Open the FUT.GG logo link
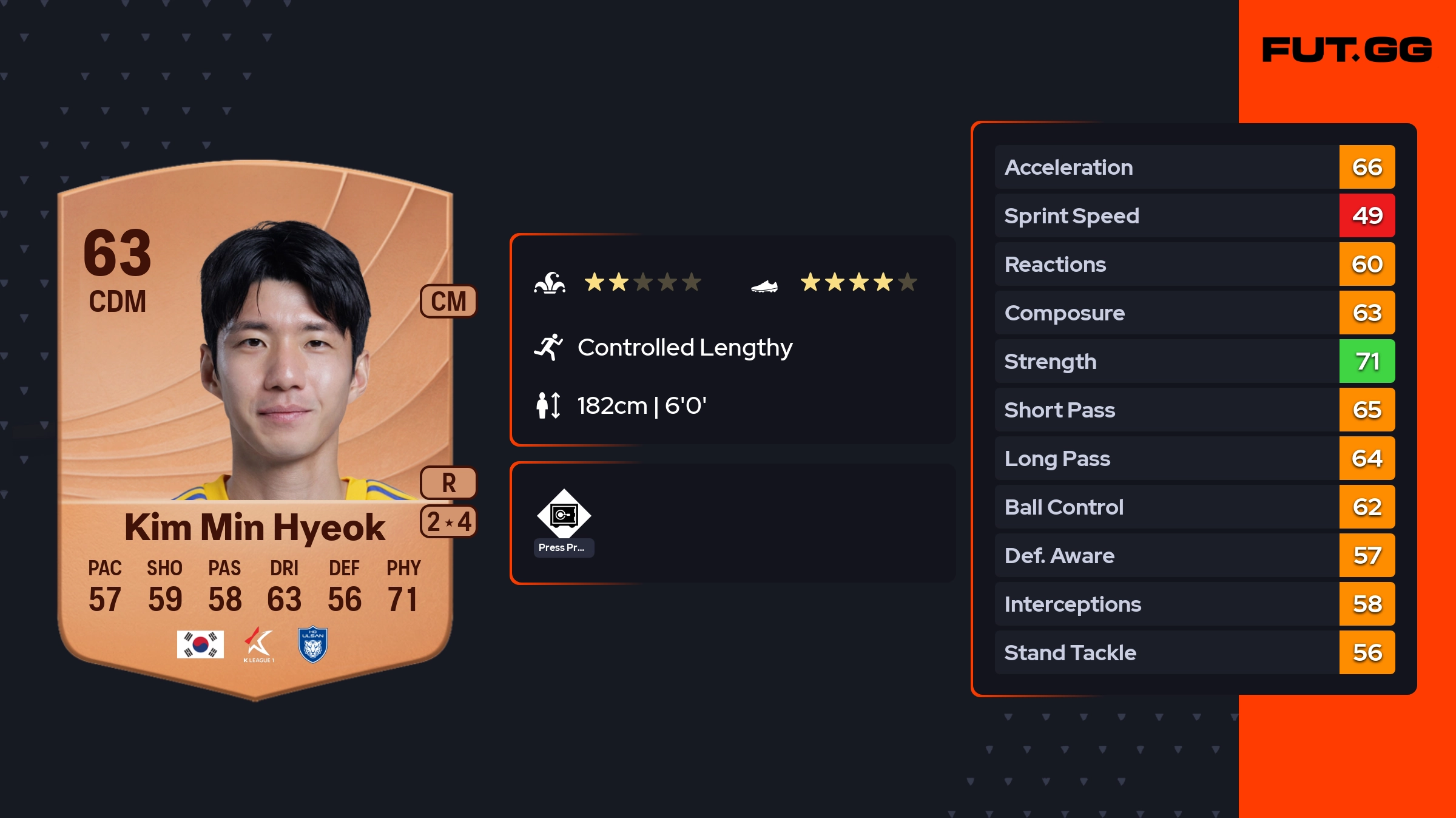Viewport: 1456px width, 818px height. [x=1347, y=50]
